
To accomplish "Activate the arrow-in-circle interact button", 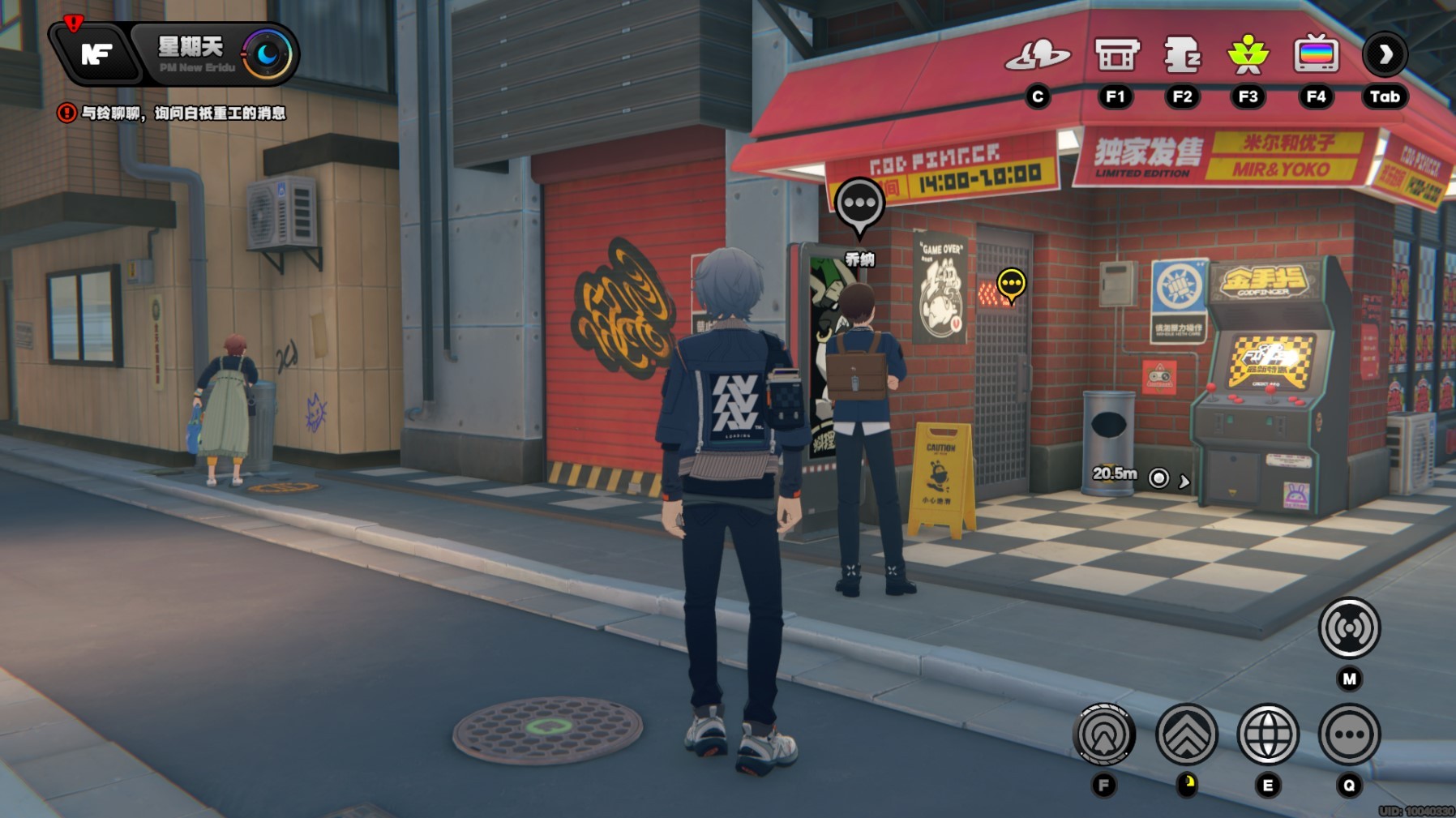I will pos(1103,734).
